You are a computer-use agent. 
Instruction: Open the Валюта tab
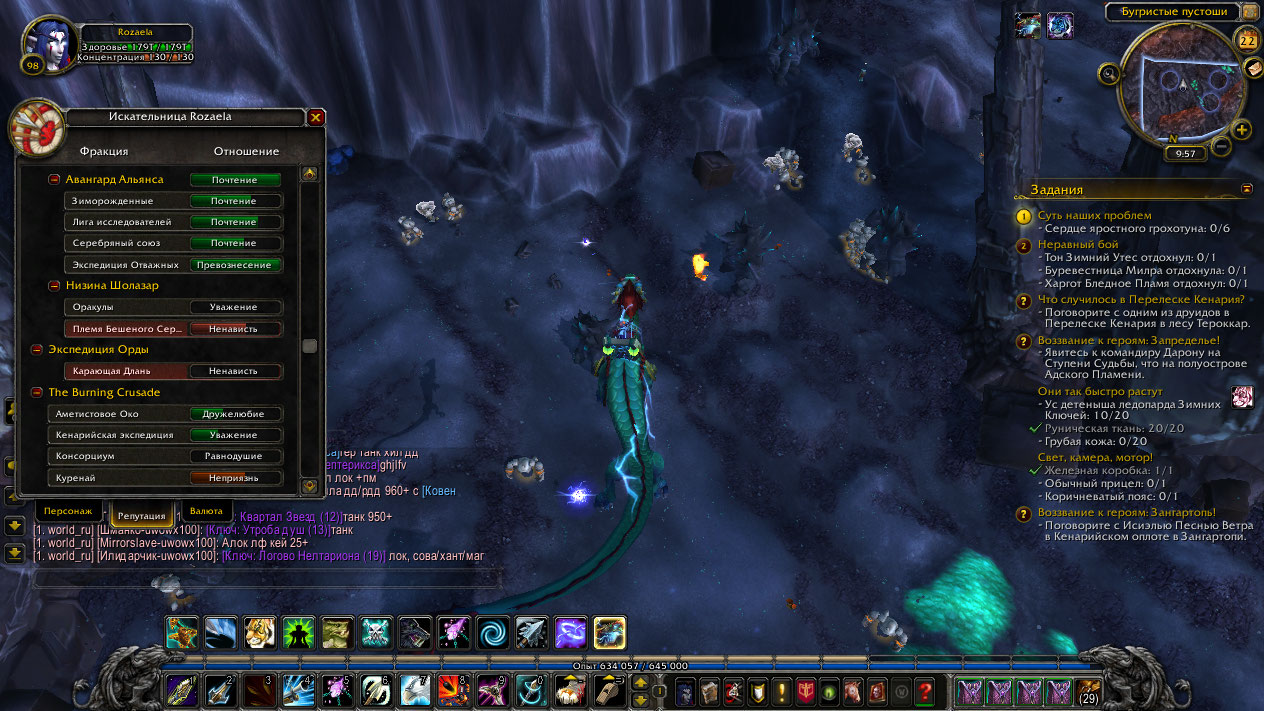click(x=206, y=511)
